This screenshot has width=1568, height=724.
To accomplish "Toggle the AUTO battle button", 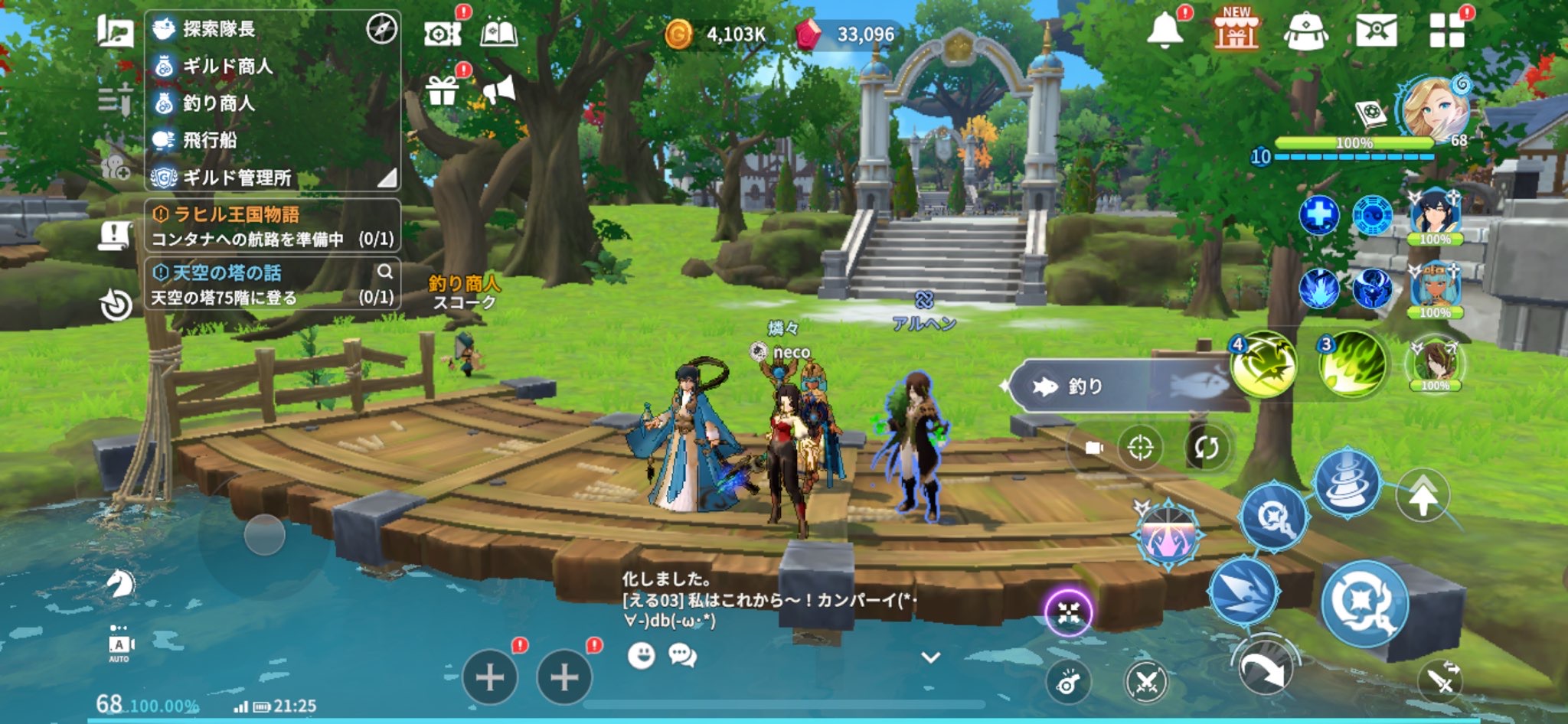I will [x=119, y=644].
